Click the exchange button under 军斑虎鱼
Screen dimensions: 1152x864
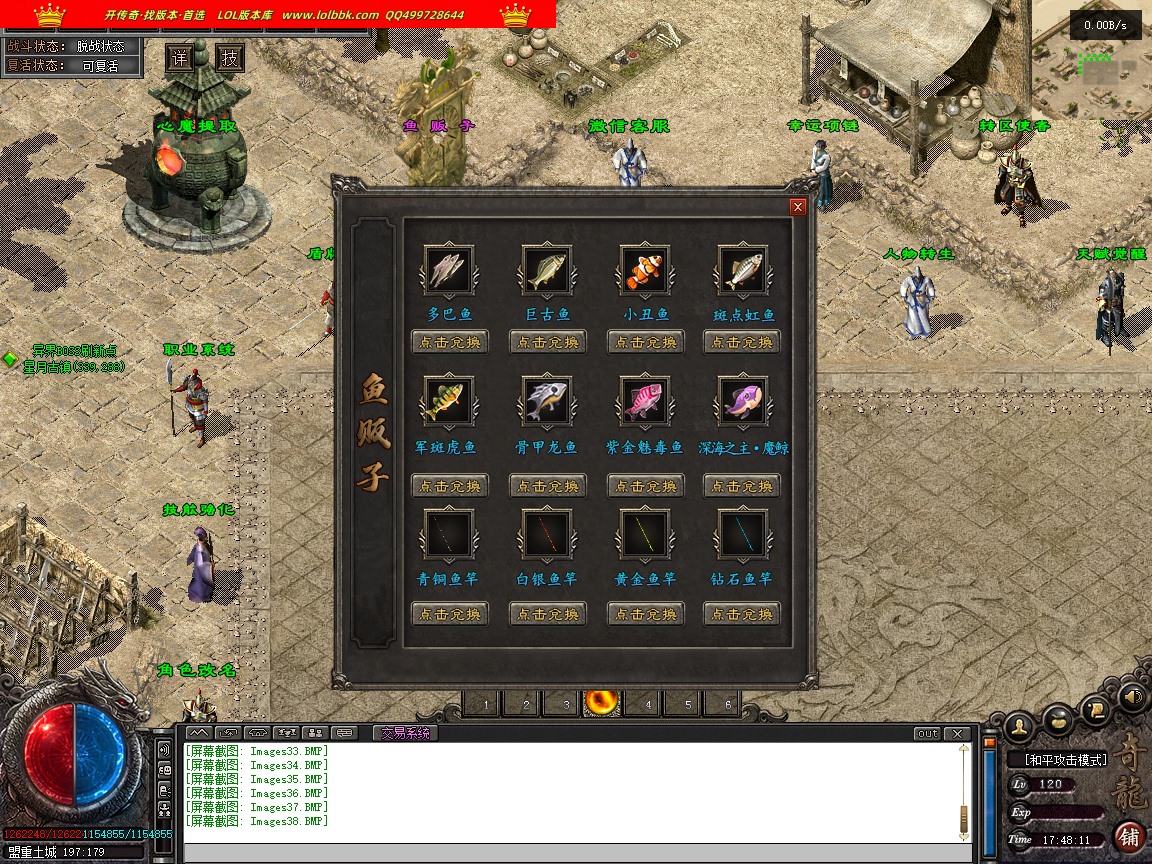coord(450,486)
